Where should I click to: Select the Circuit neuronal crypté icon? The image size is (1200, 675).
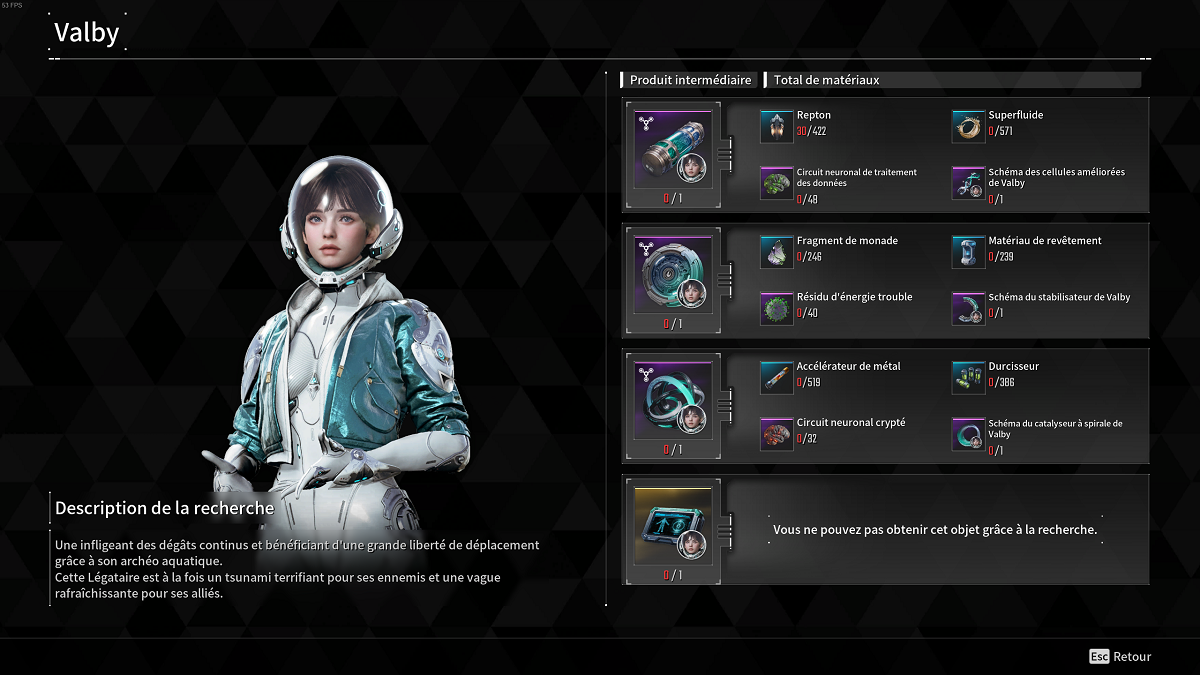point(777,433)
